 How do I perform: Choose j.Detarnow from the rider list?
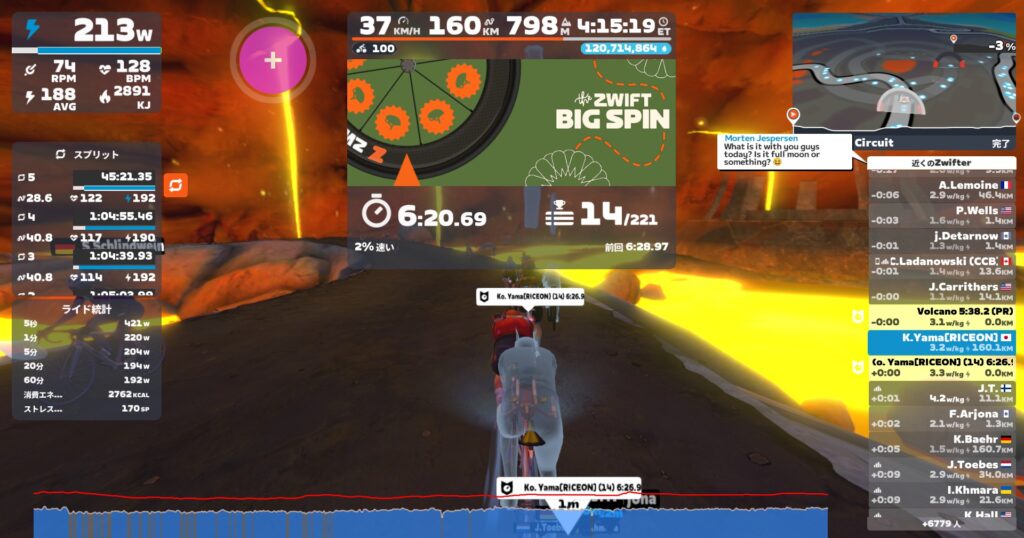coord(940,241)
